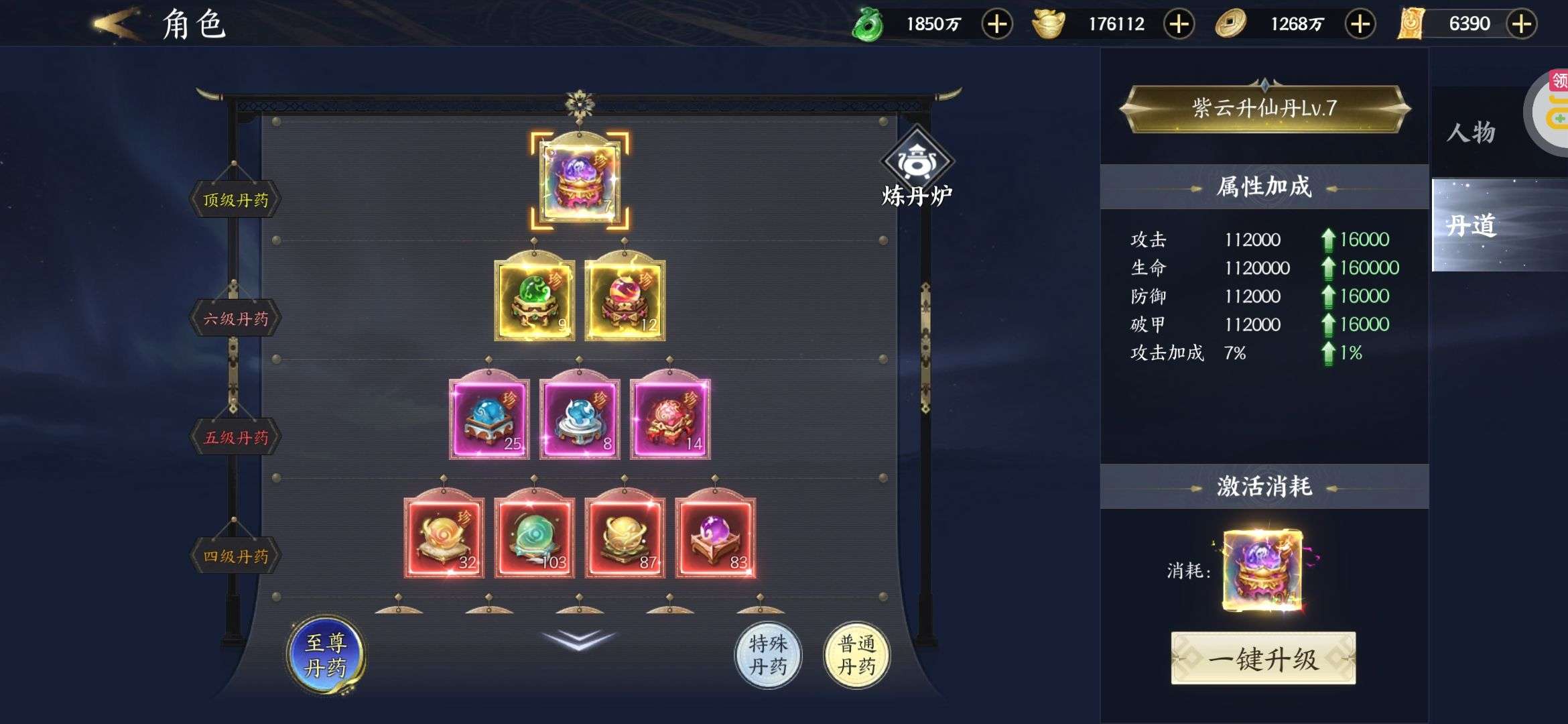Pick the green orb pill with count 103
Screen dimensions: 1568x724
pos(534,538)
